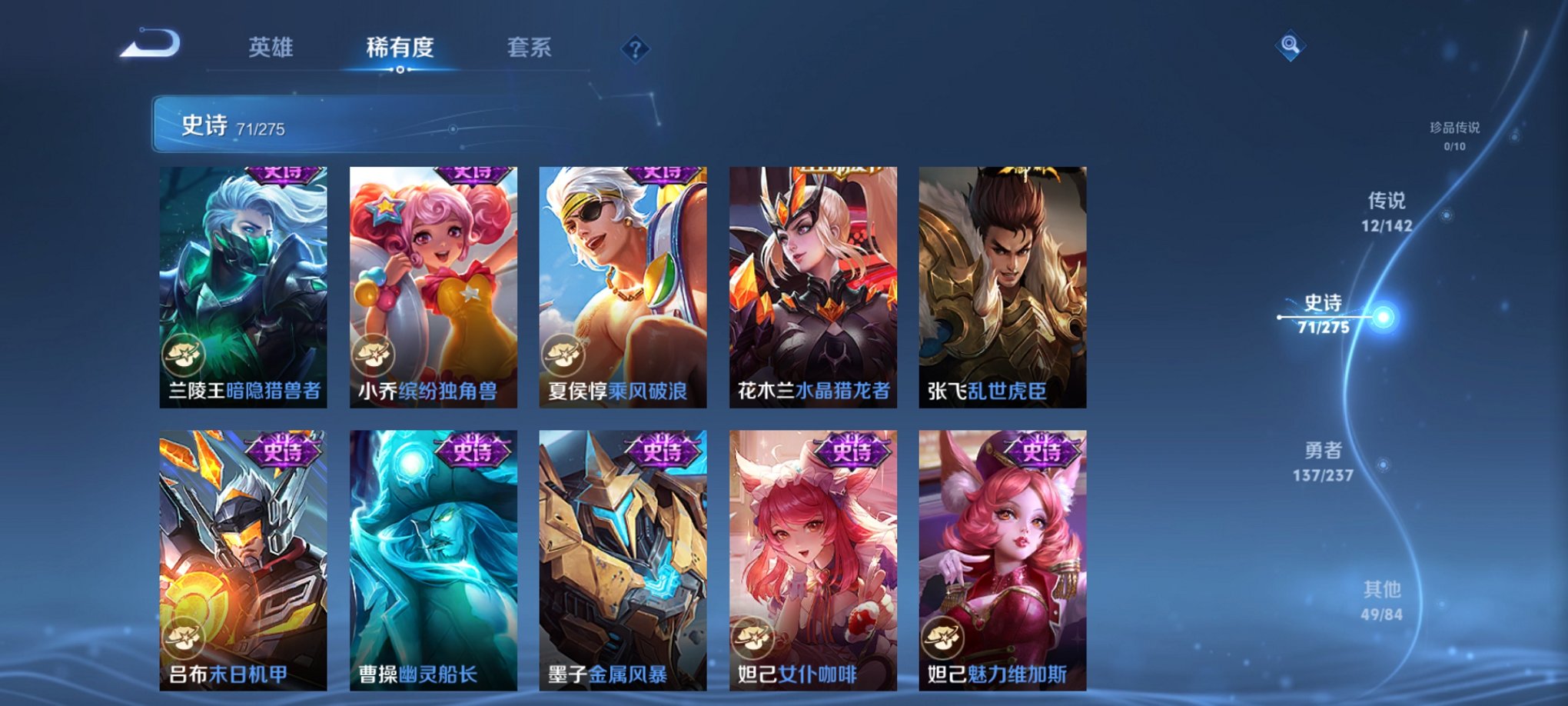Click the question mark help icon
The width and height of the screenshot is (1568, 706).
coord(635,48)
